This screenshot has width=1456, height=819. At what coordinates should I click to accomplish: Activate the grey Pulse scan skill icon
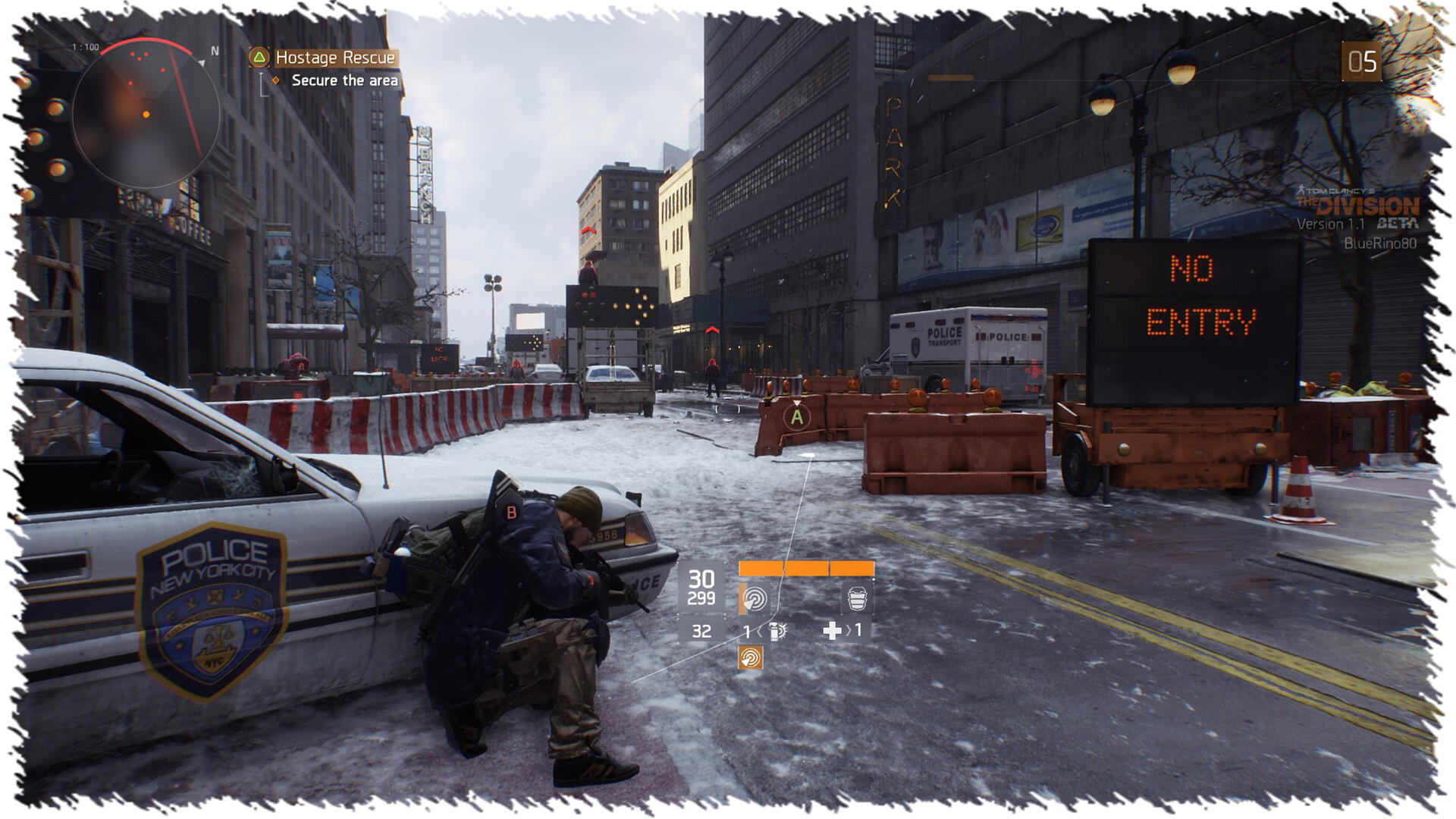pyautogui.click(x=754, y=599)
